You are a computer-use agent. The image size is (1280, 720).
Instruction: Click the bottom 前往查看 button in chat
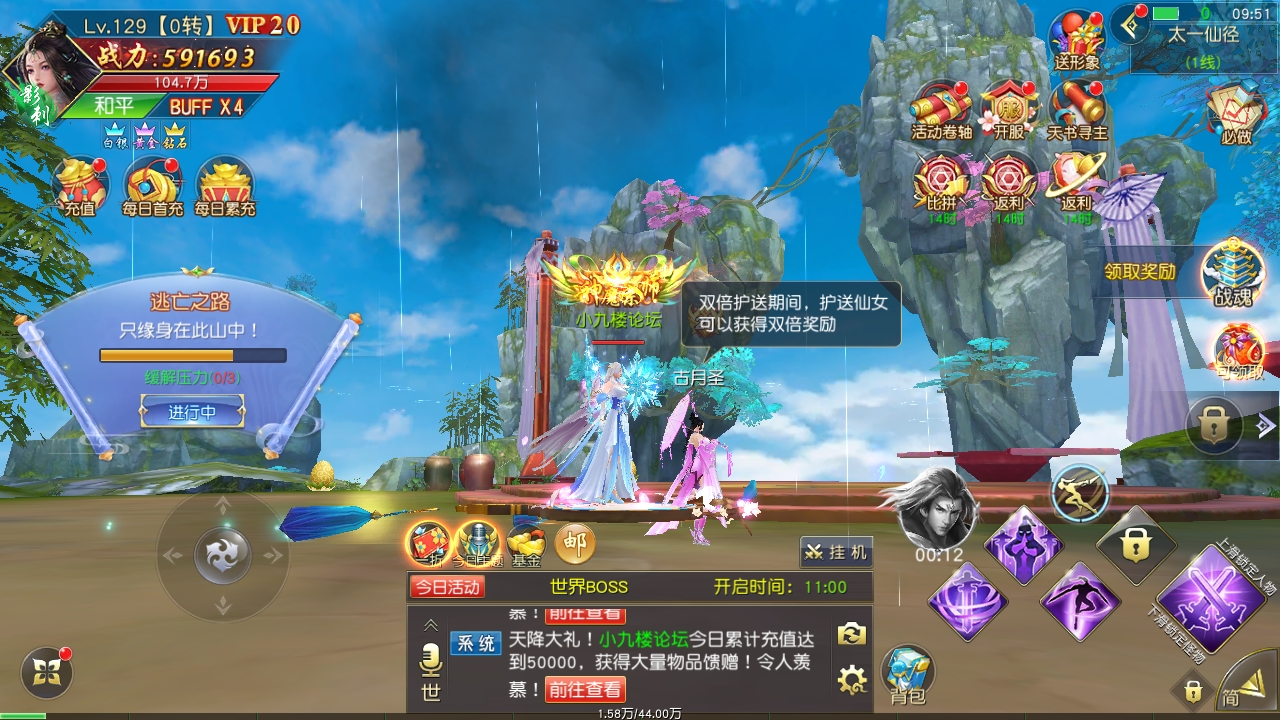586,689
